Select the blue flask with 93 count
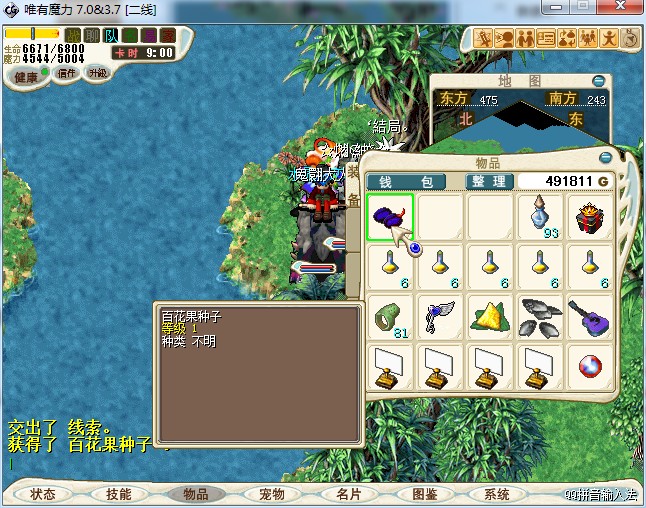The height and width of the screenshot is (508, 646). (x=541, y=217)
